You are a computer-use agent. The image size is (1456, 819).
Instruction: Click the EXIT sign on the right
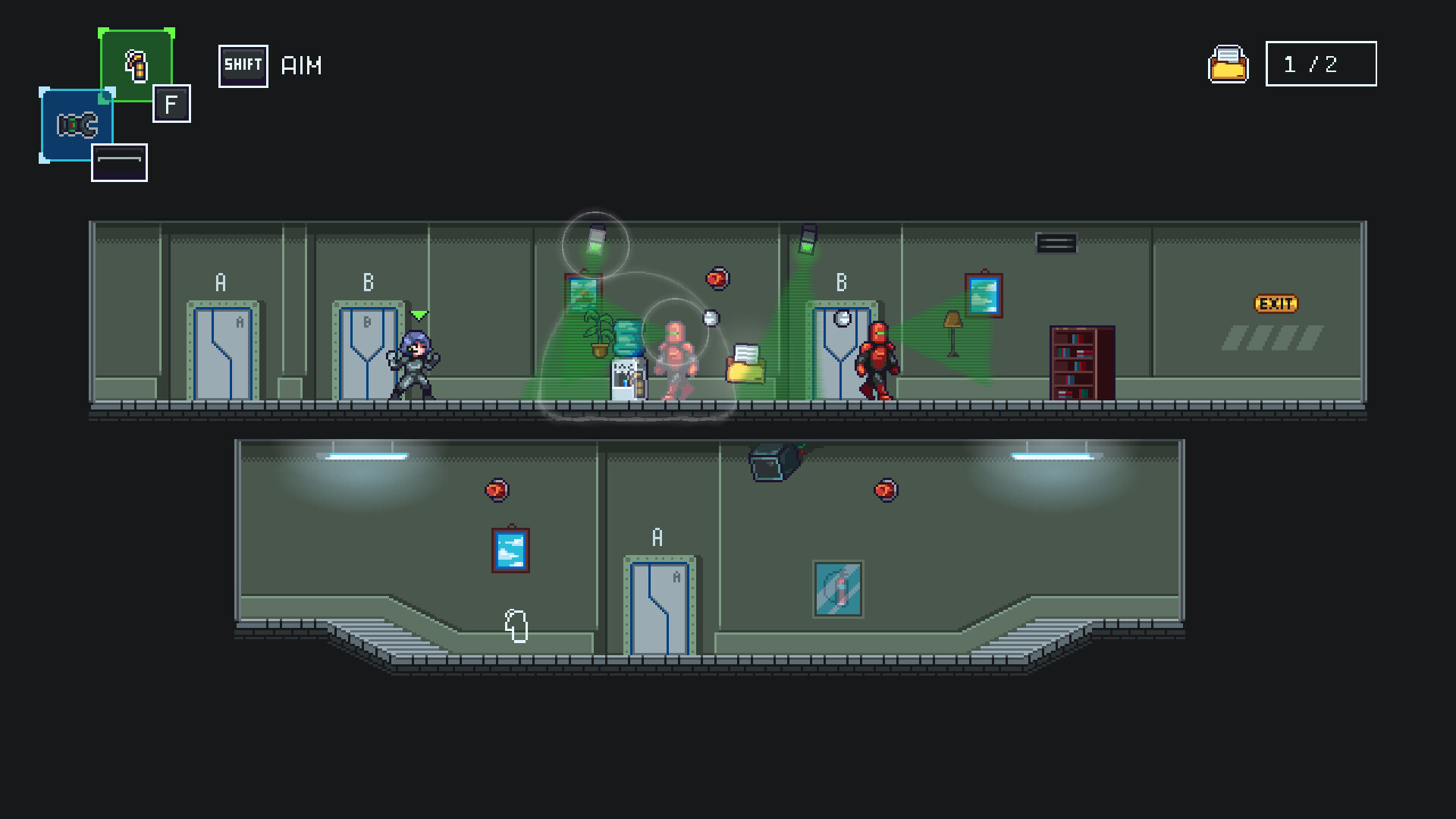click(x=1277, y=304)
